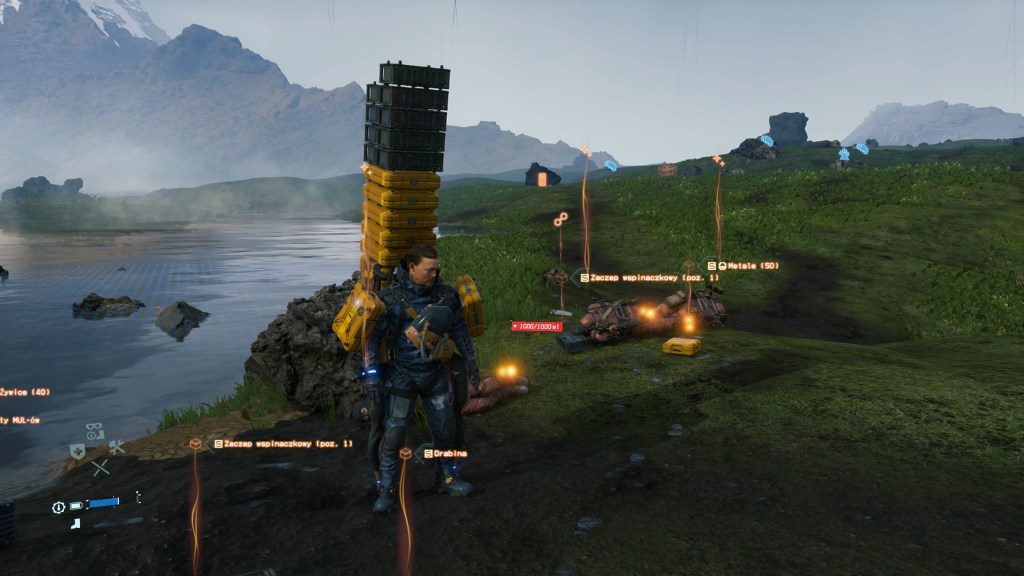Select the crossed-out weapon icon

pyautogui.click(x=100, y=466)
